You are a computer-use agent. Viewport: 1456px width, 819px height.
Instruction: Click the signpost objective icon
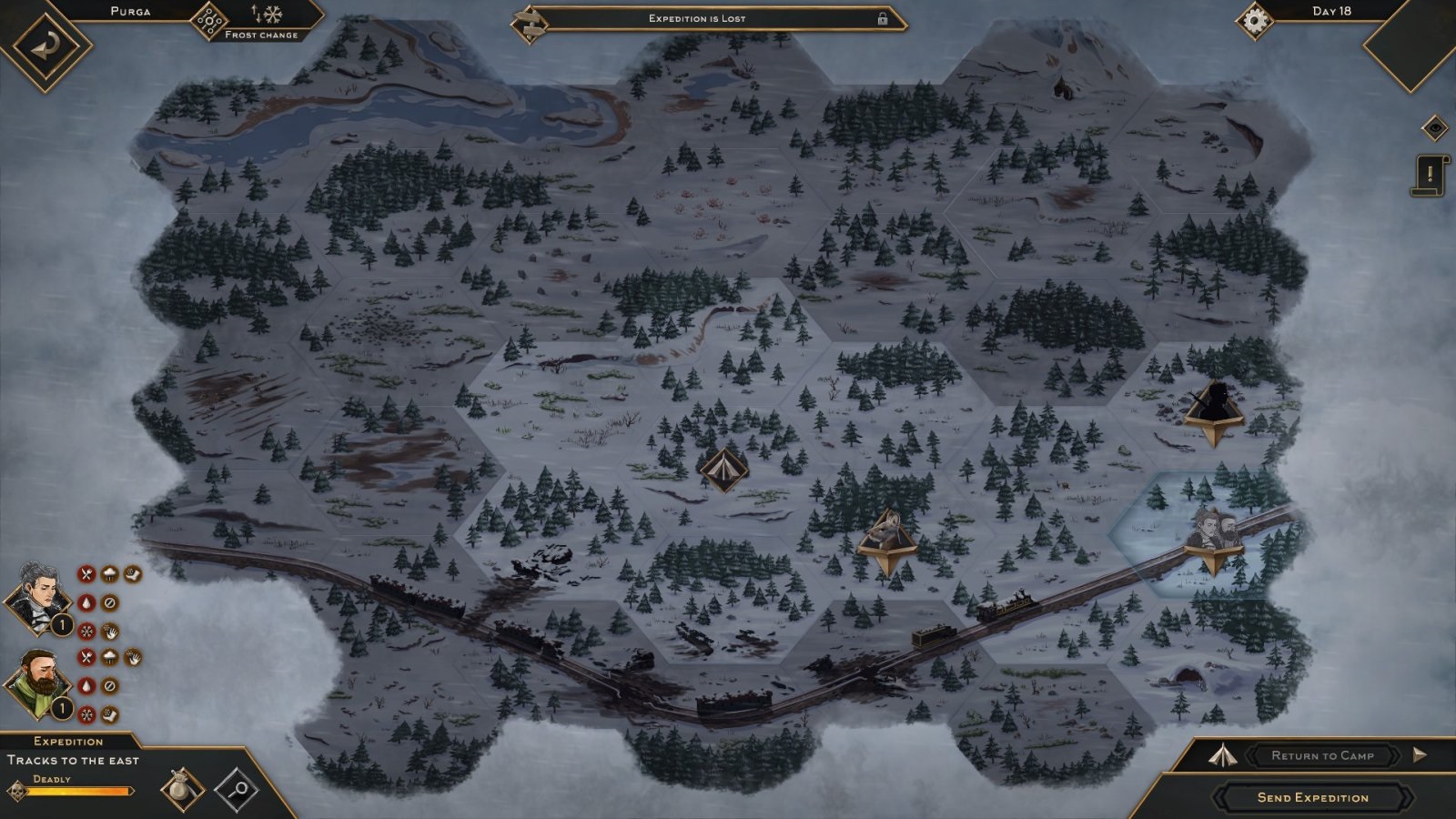coord(529,22)
